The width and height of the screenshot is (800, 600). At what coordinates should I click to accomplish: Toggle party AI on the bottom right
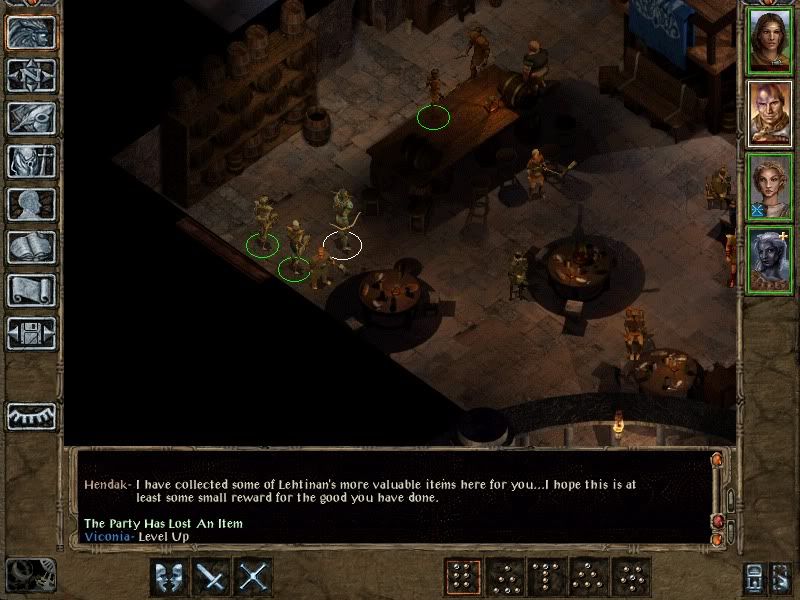coord(782,577)
